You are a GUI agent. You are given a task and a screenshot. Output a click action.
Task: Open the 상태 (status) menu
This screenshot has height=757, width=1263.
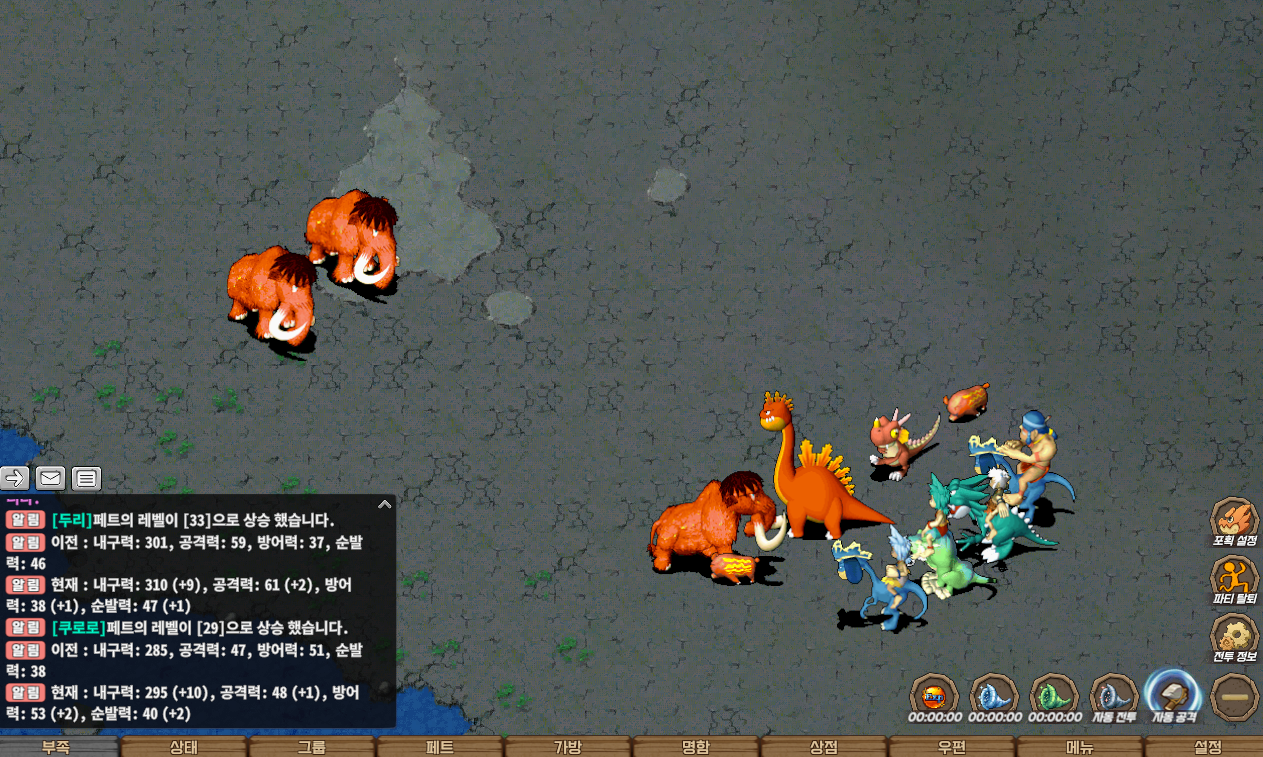click(x=184, y=747)
